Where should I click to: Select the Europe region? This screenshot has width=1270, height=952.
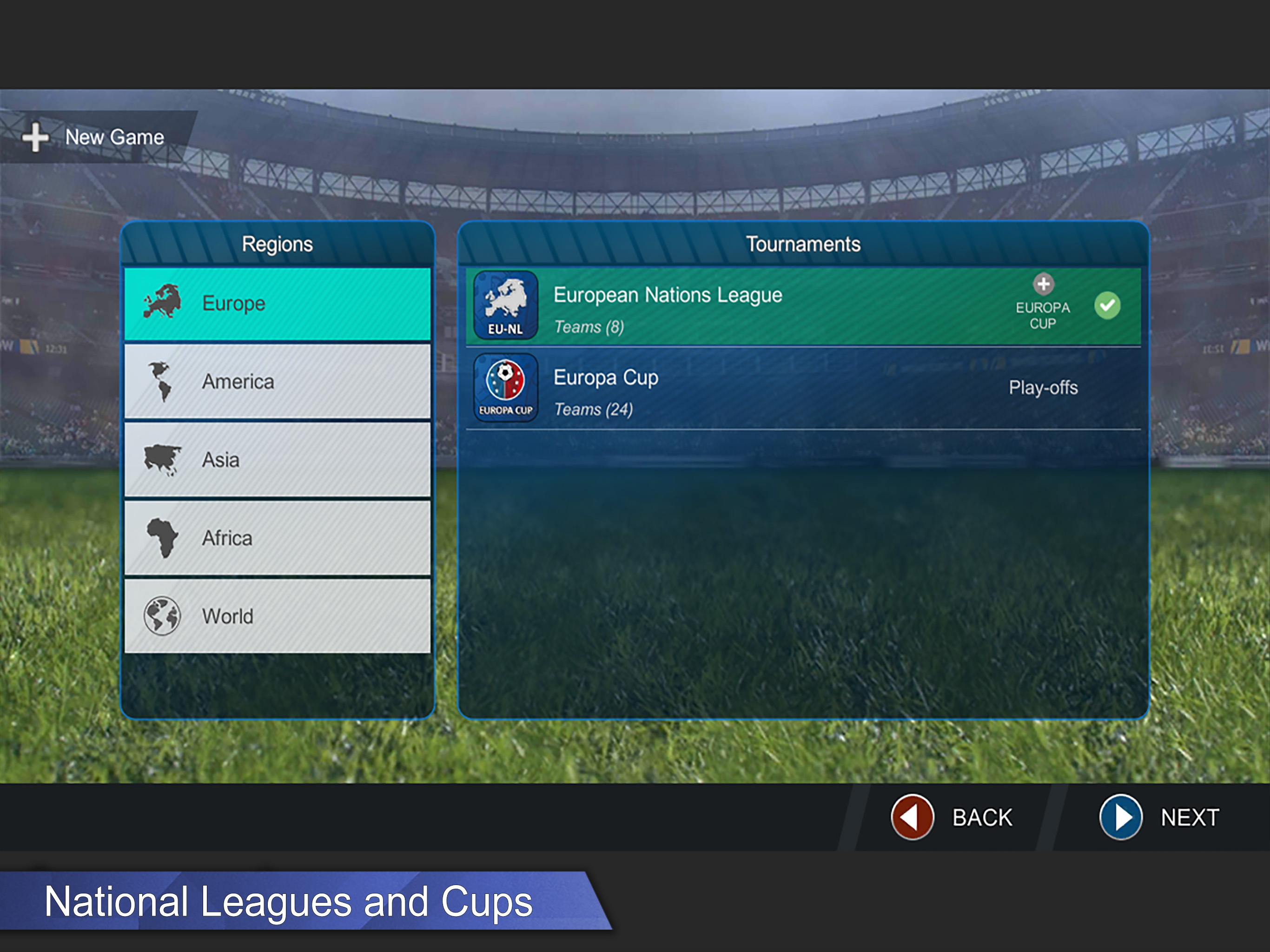278,304
